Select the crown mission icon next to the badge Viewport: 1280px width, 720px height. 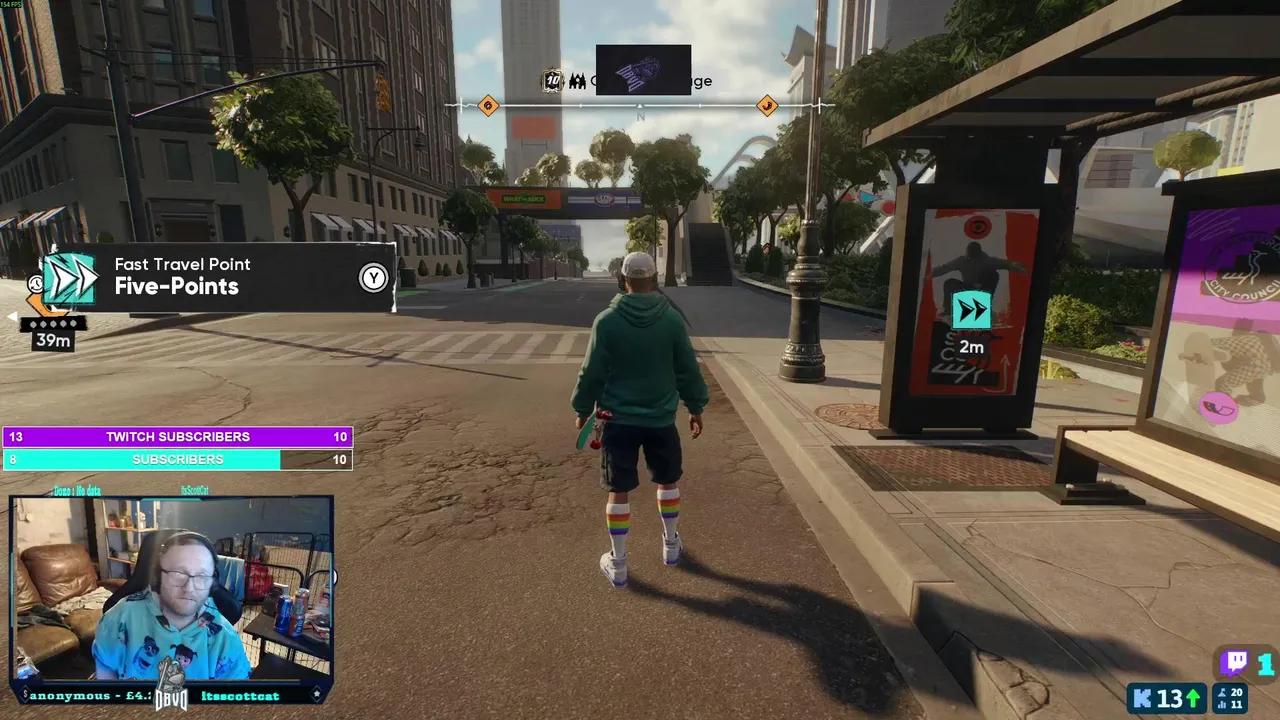578,81
